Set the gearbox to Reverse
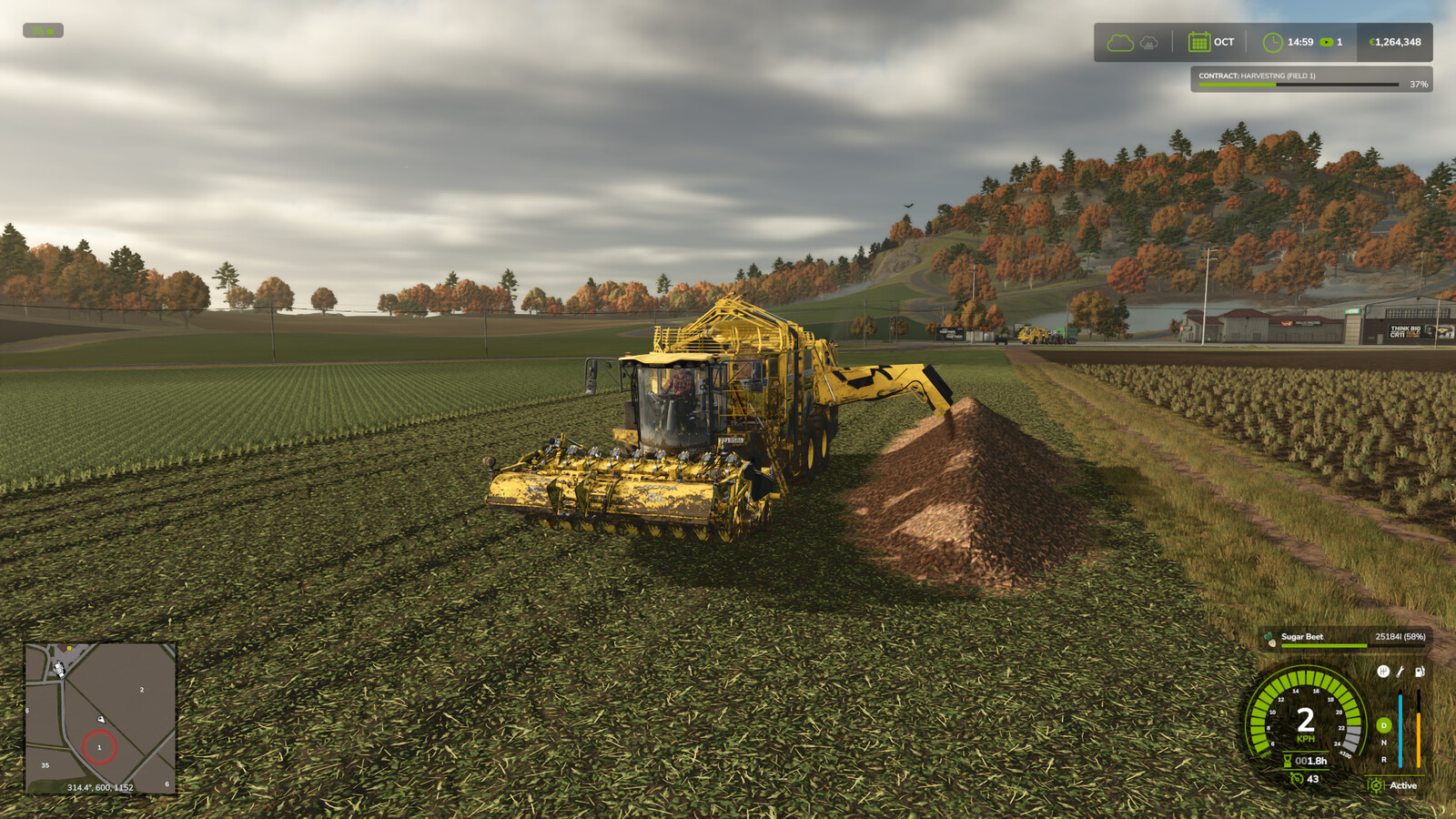This screenshot has height=819, width=1456. point(1383,760)
